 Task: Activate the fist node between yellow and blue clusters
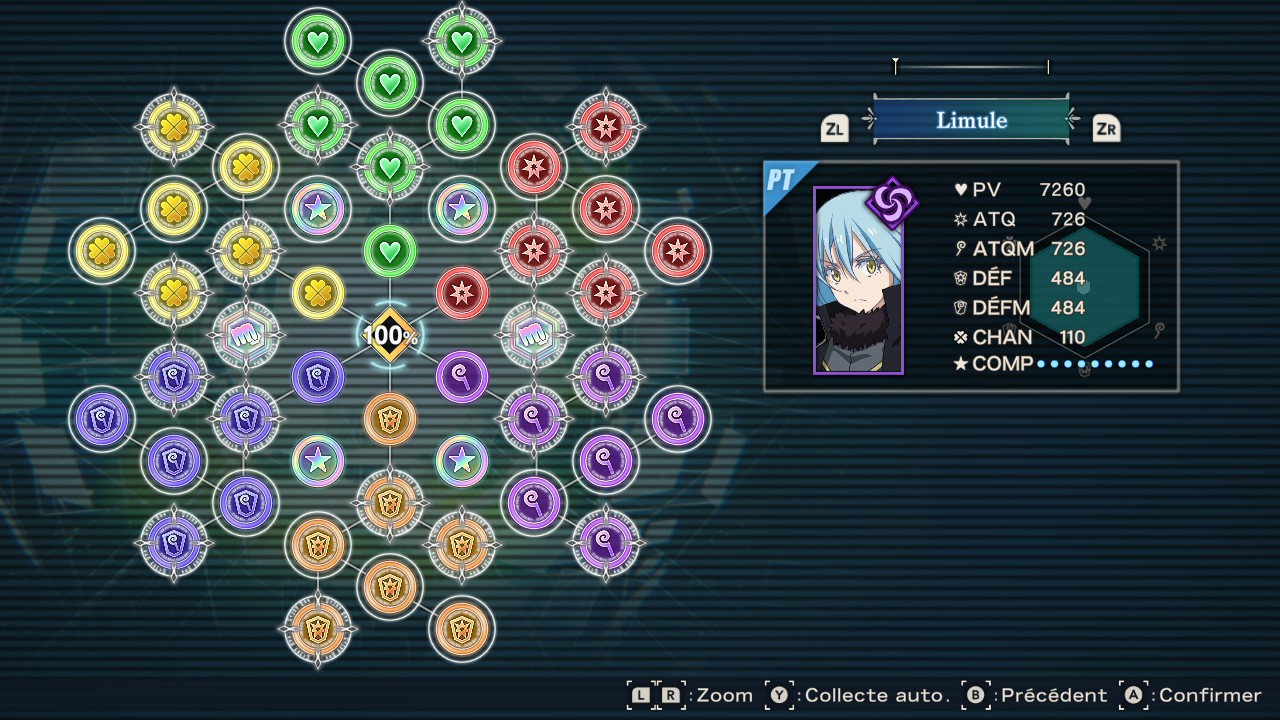(x=246, y=335)
